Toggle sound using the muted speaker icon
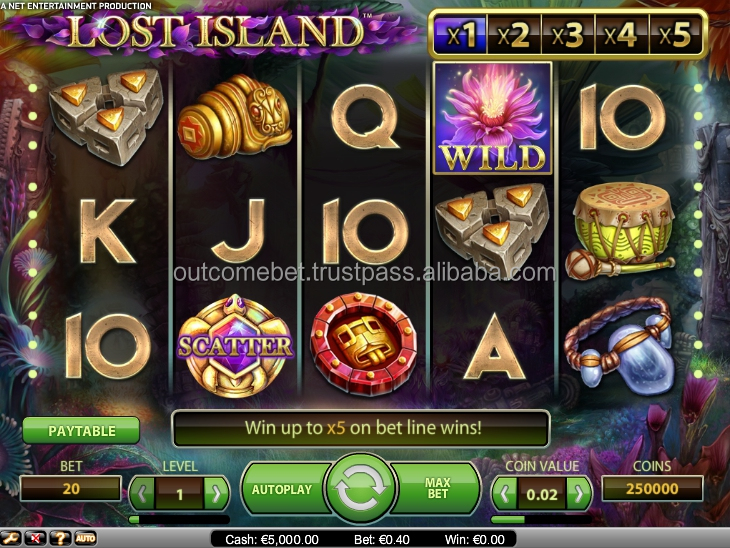This screenshot has width=730, height=548. (37, 539)
